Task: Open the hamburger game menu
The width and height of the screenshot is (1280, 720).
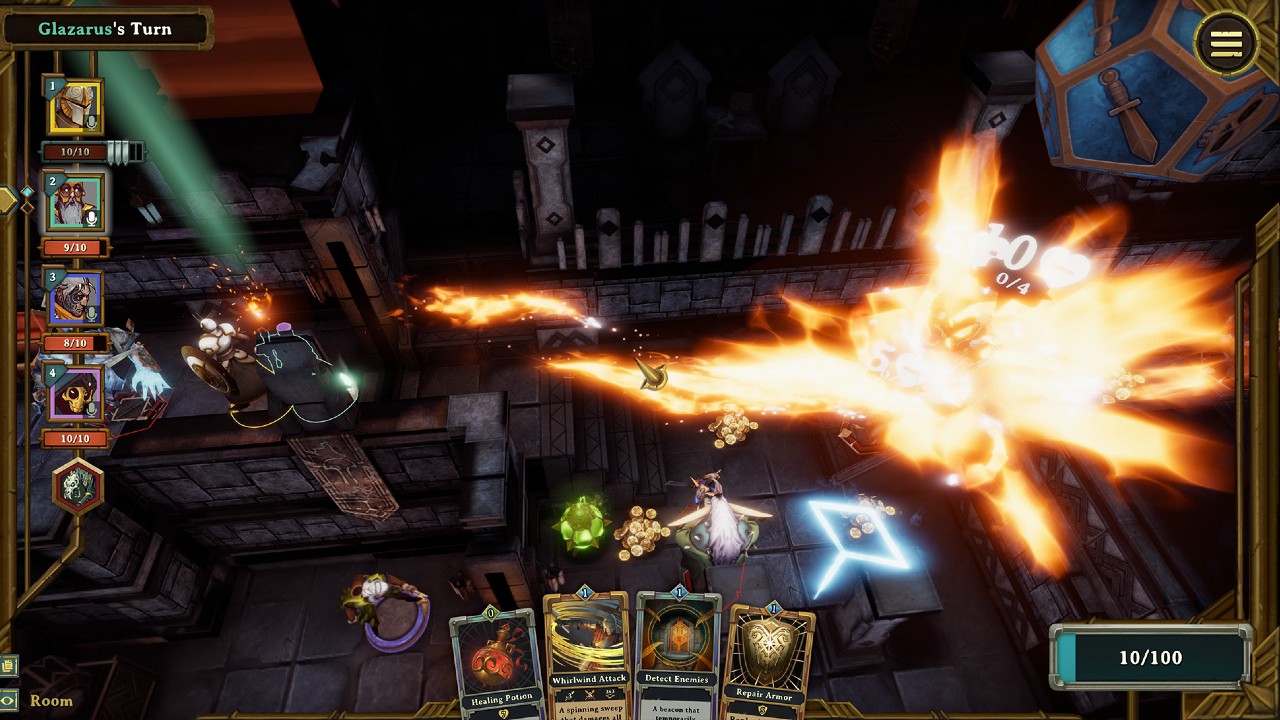Action: click(x=1227, y=44)
